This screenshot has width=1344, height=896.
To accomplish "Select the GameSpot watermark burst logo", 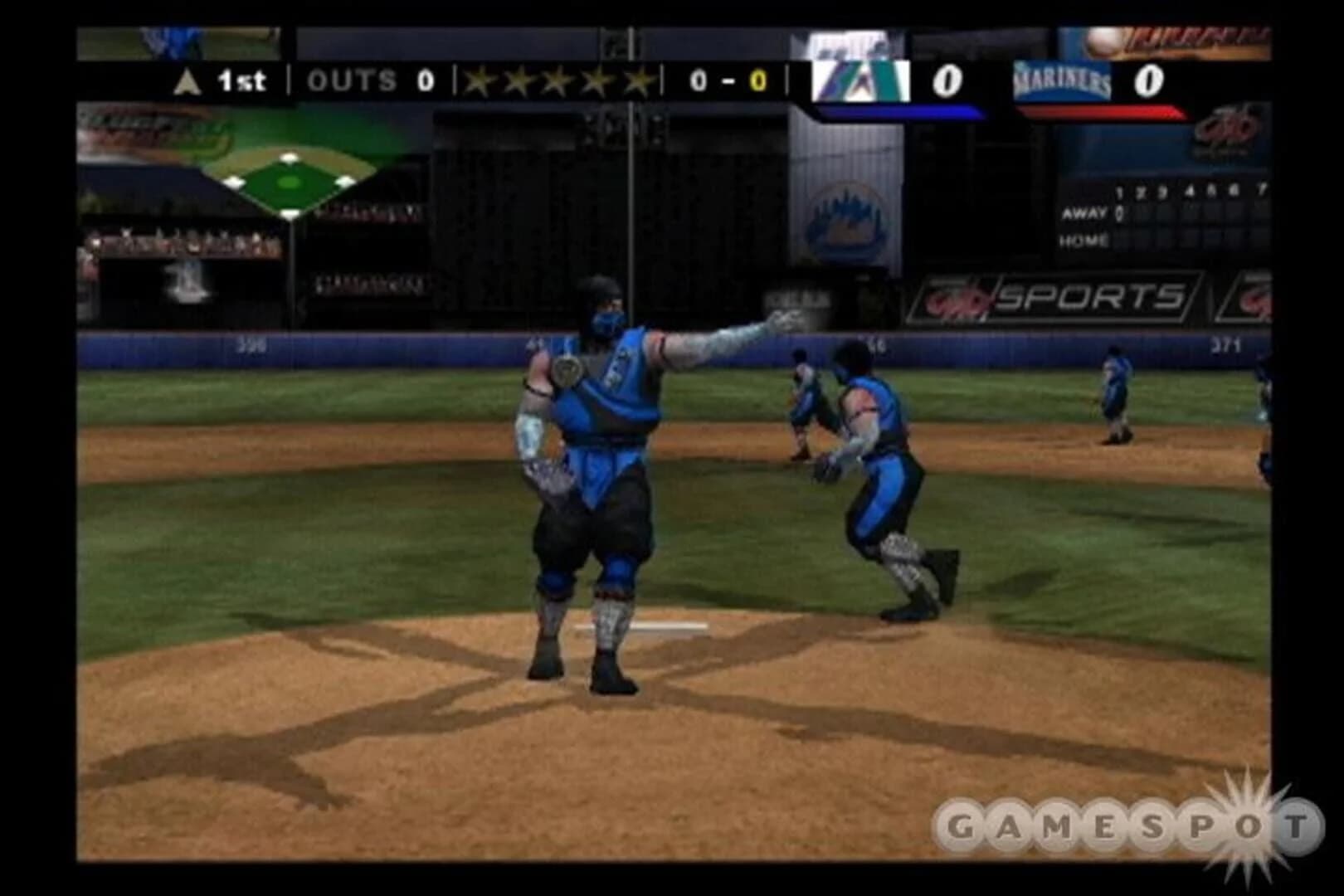I will click(1249, 823).
